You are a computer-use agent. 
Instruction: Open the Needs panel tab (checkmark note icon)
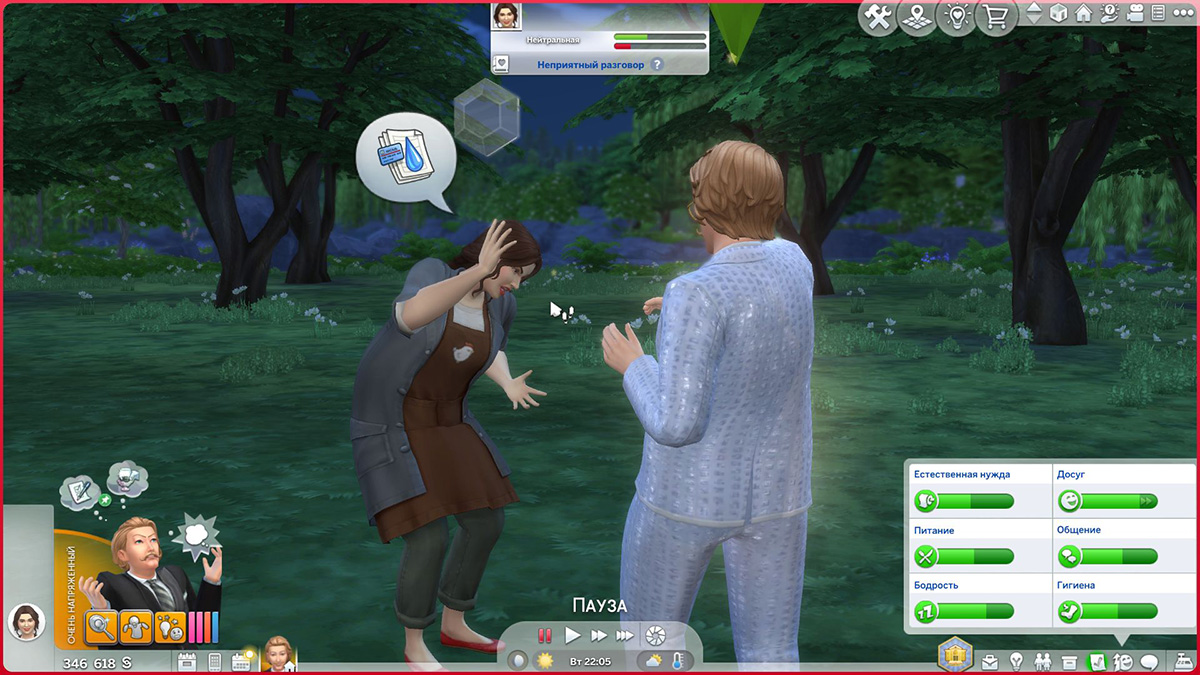click(1096, 661)
